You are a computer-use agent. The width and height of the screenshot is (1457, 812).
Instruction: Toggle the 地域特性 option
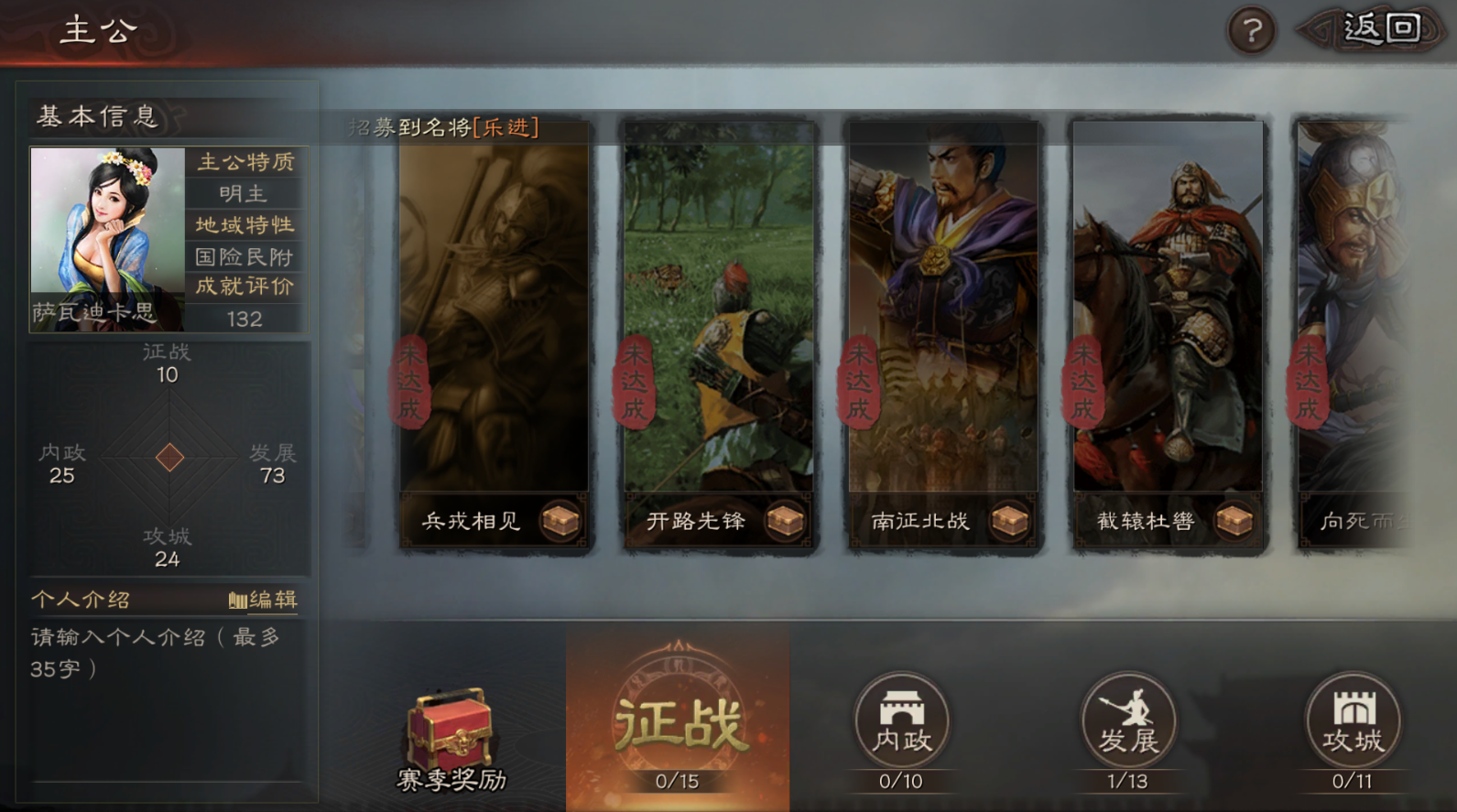[245, 225]
